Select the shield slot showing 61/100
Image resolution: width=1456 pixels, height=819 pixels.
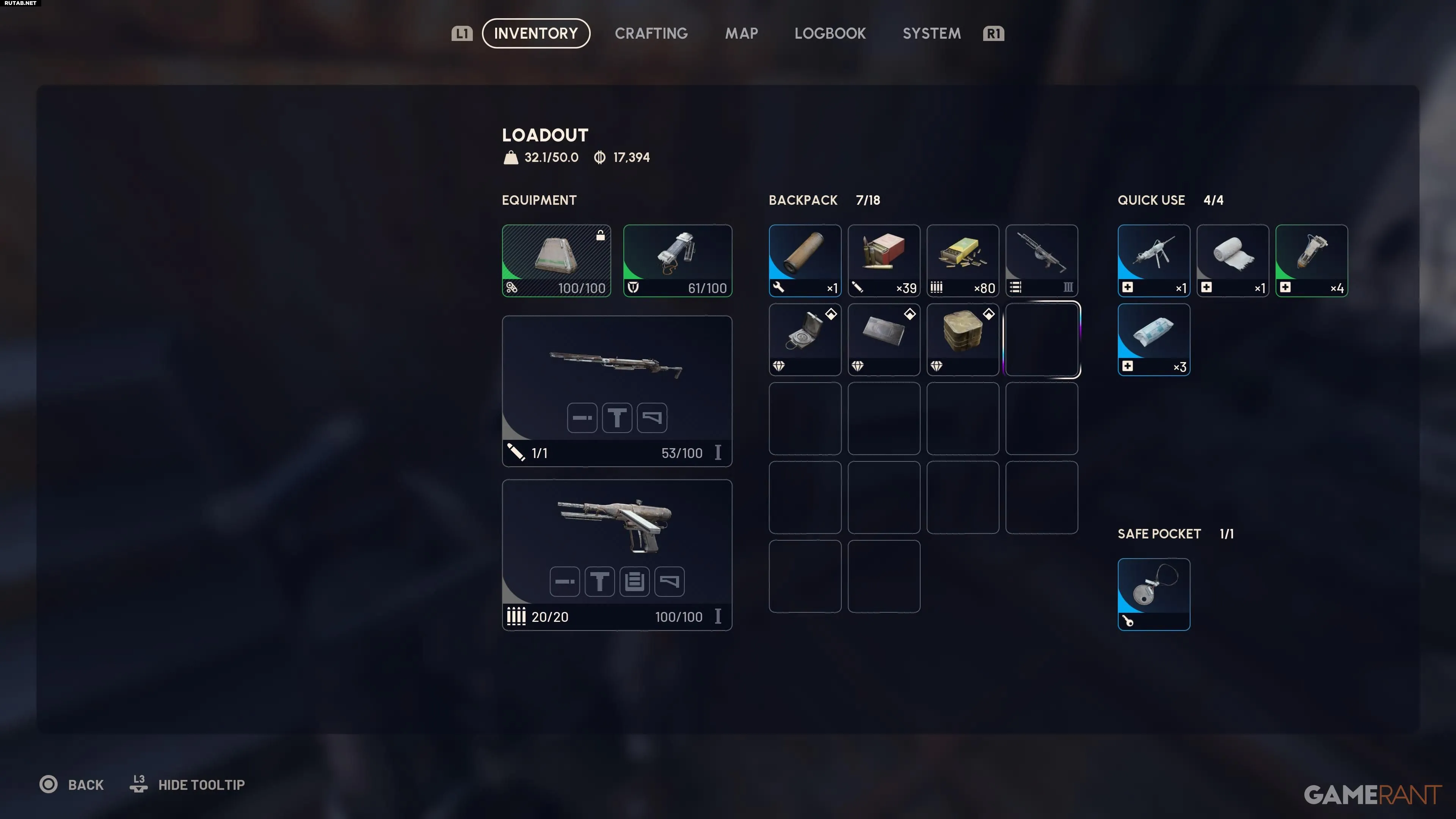coord(677,260)
